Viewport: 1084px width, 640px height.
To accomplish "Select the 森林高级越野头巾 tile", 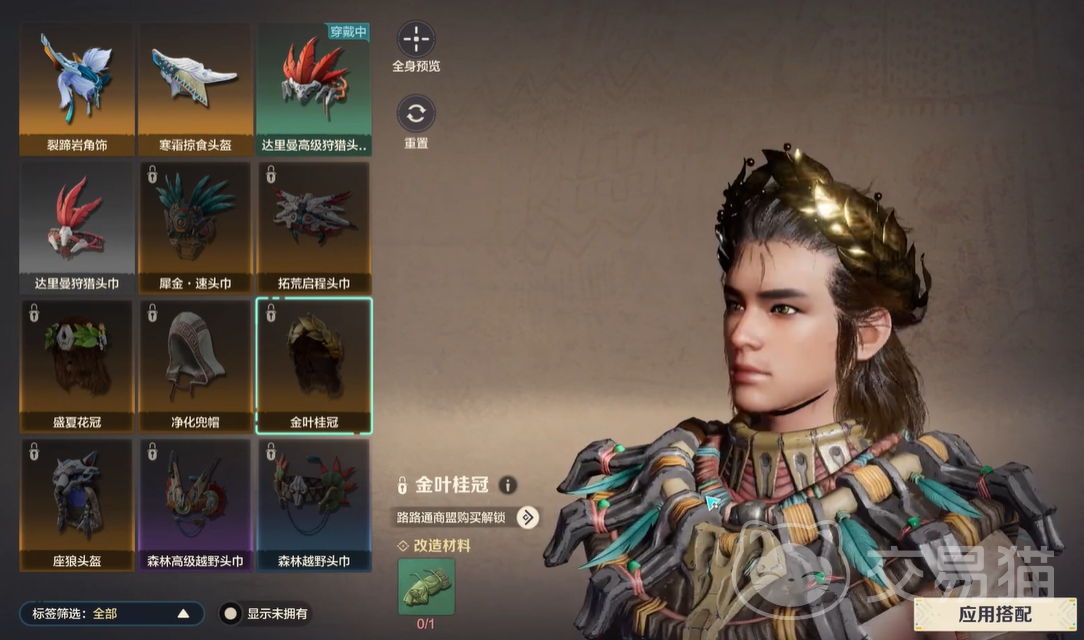I will tap(195, 504).
